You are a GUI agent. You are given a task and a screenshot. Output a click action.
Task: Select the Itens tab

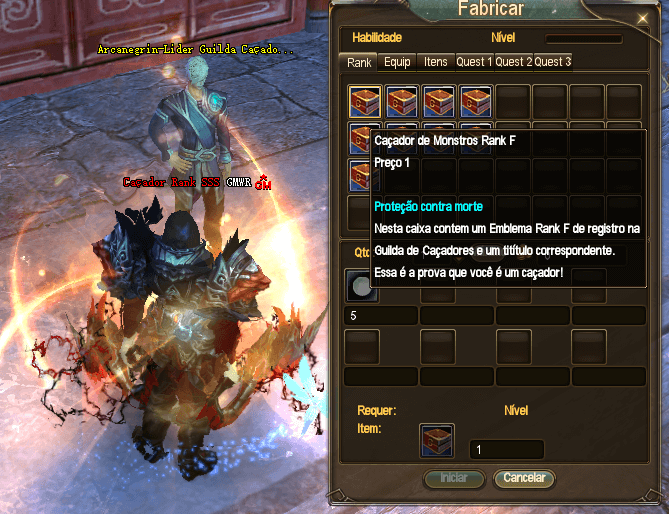(436, 62)
